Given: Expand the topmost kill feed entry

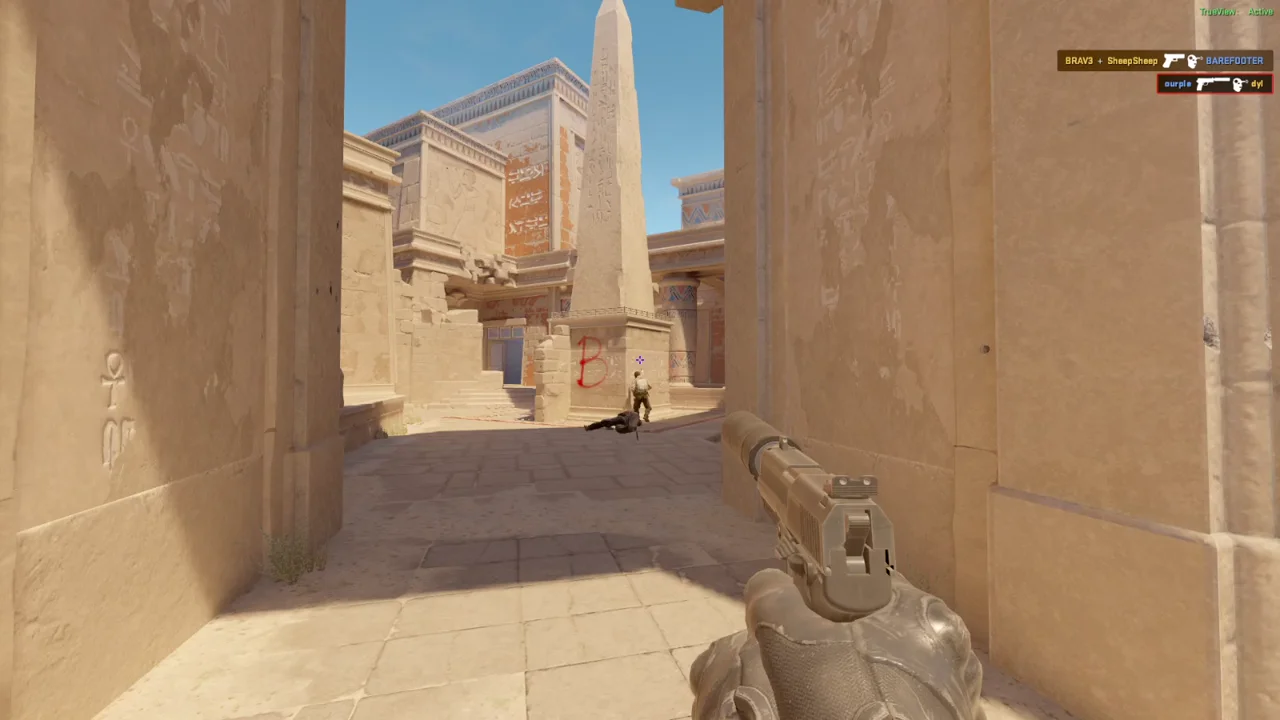Looking at the screenshot, I should 1165,60.
